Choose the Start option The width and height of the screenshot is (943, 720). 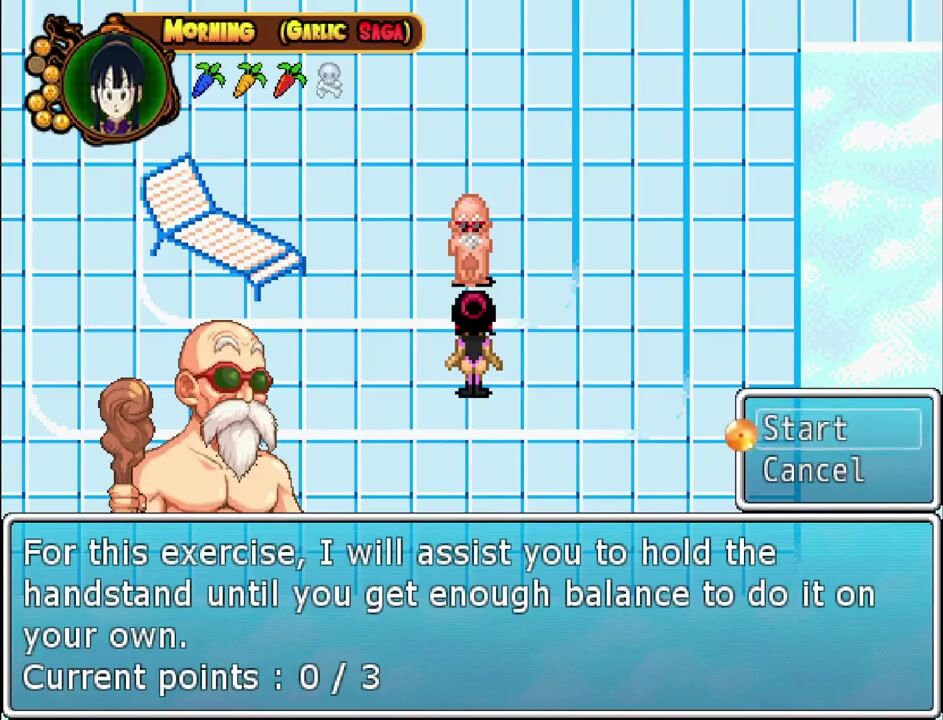coord(805,429)
